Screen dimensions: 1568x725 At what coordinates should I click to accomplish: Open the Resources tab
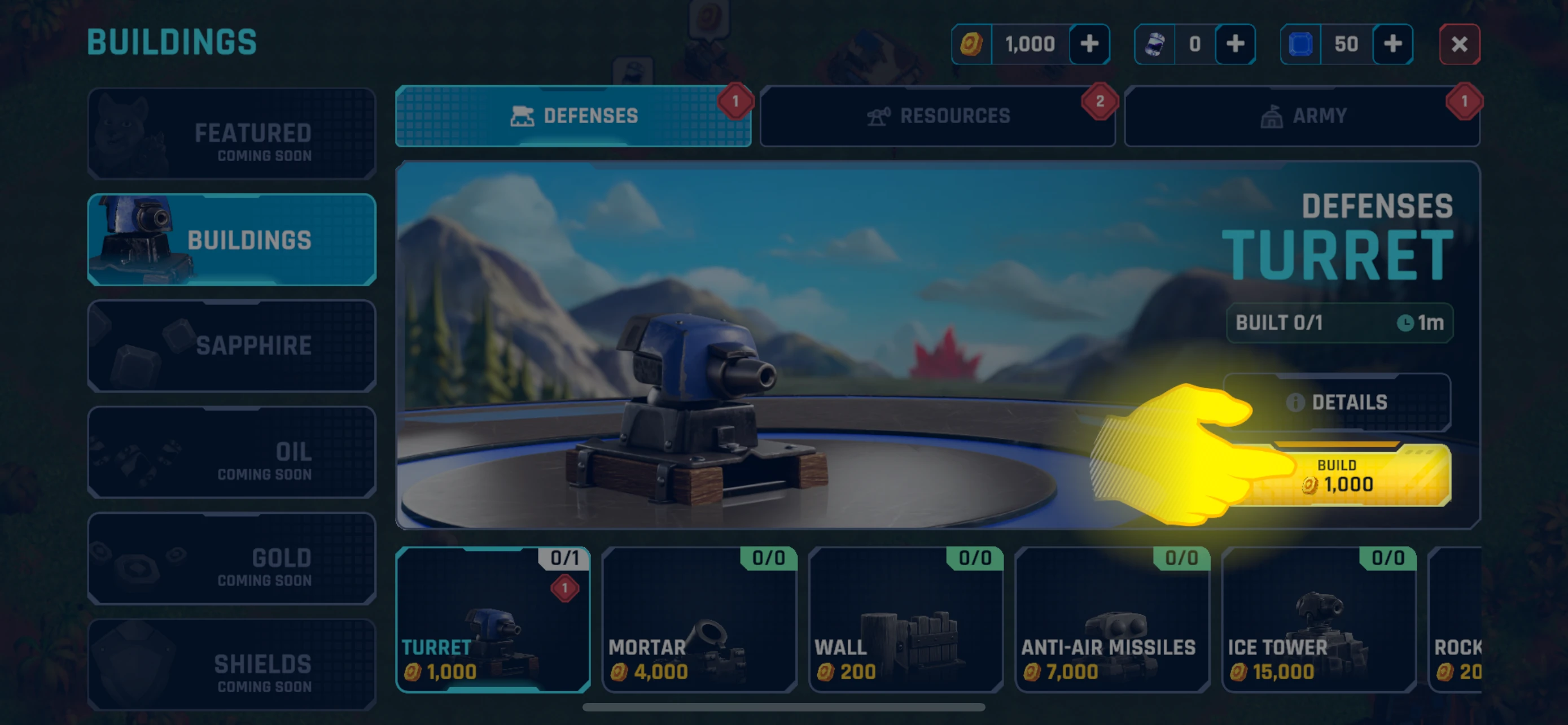[938, 116]
